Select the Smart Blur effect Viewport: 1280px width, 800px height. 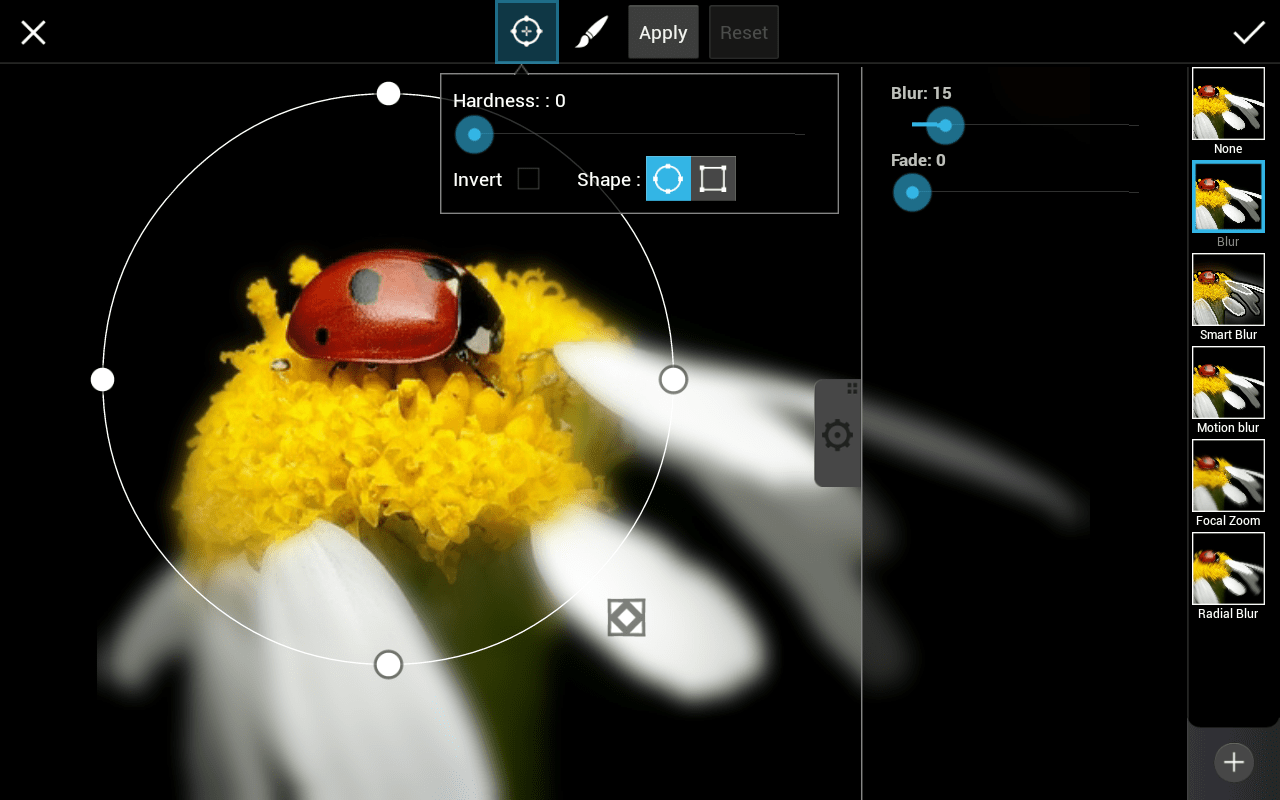coord(1228,289)
